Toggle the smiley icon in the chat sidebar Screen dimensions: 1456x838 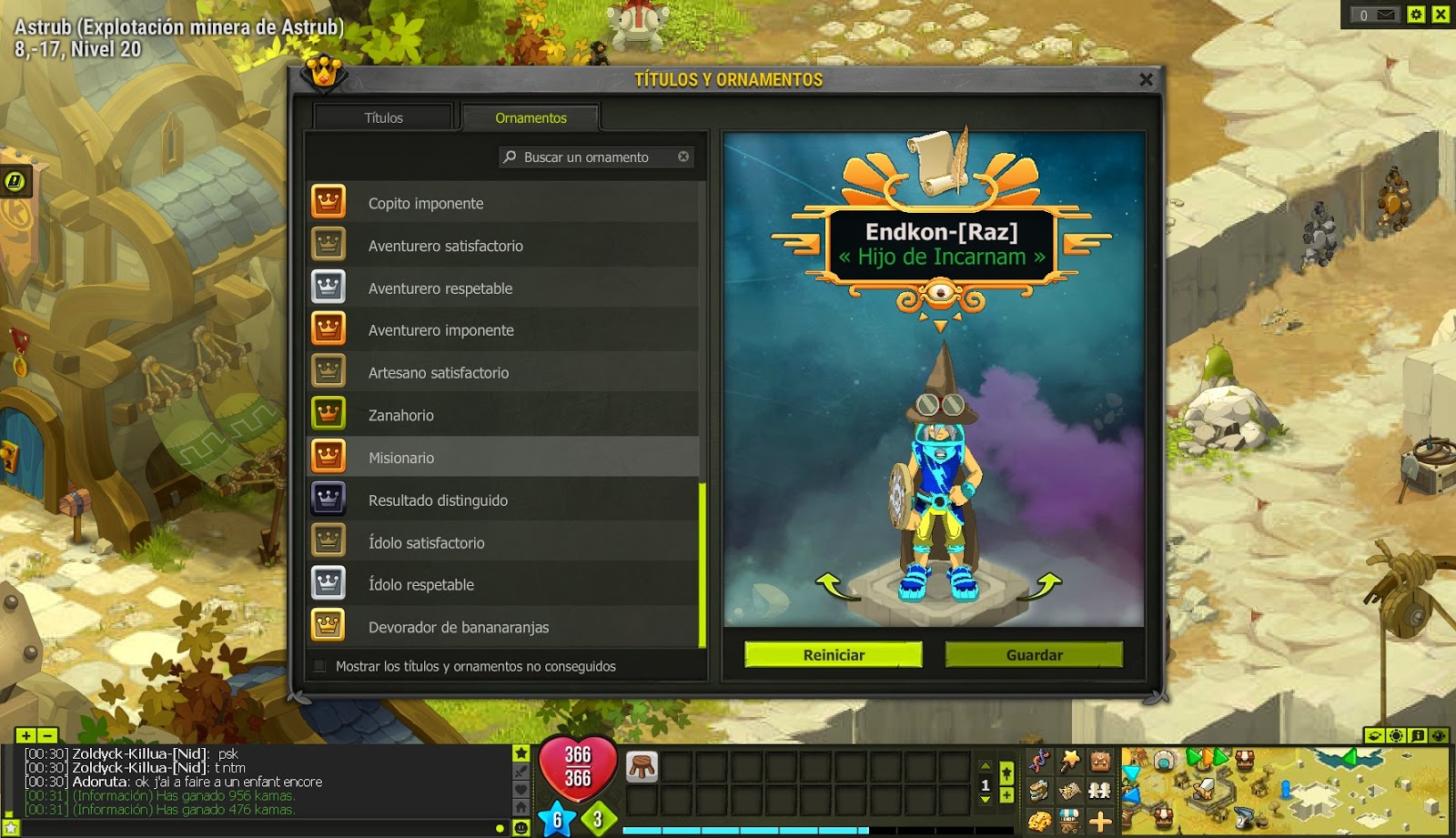(x=521, y=827)
